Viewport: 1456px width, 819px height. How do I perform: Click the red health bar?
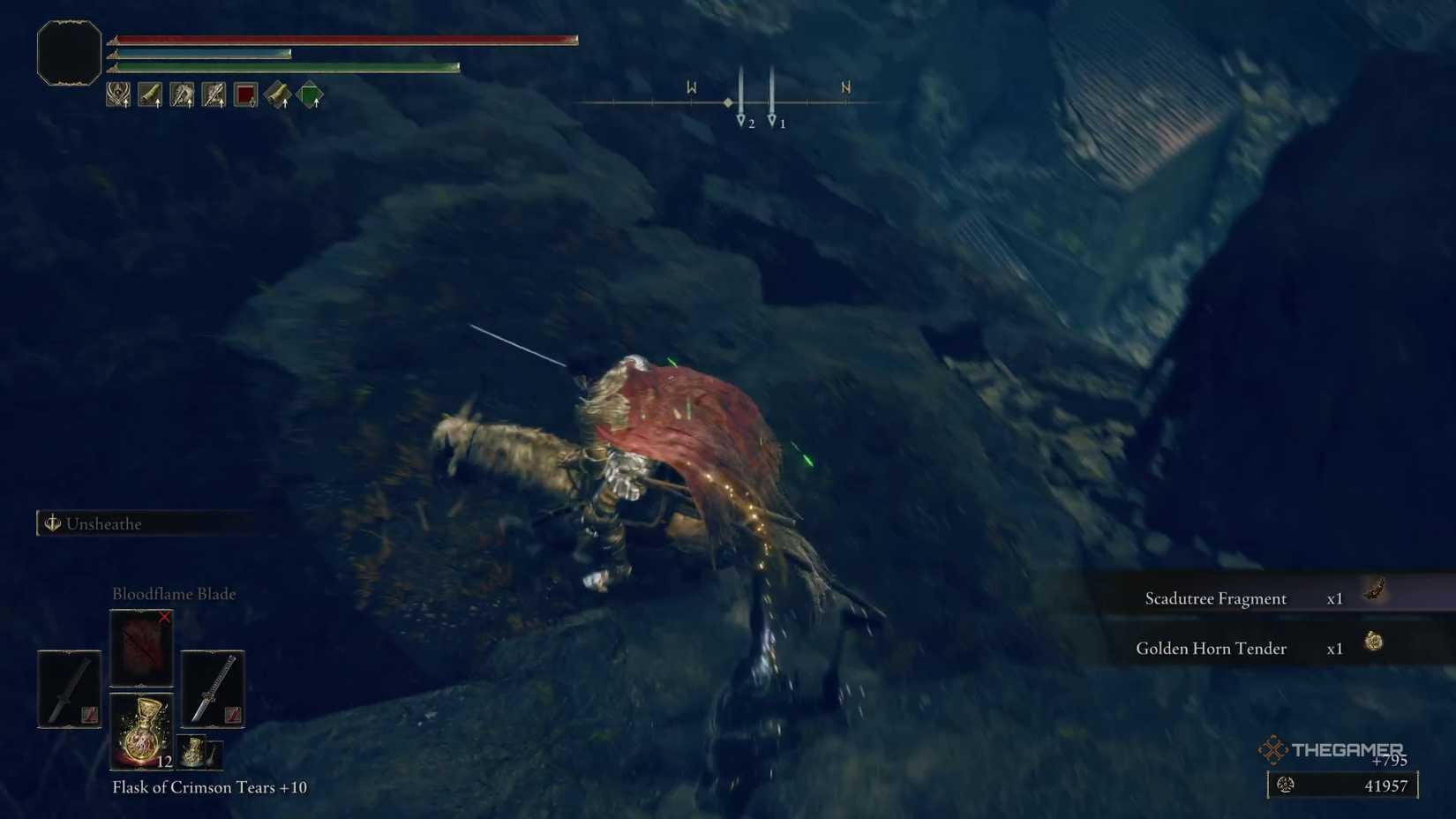[x=344, y=37]
